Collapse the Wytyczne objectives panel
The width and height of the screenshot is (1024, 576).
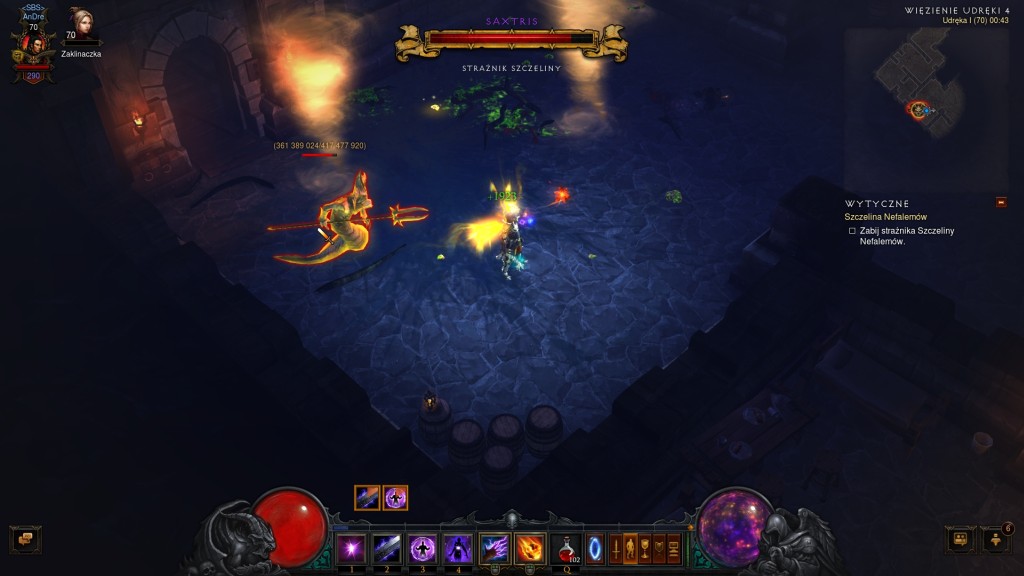pyautogui.click(x=1001, y=203)
